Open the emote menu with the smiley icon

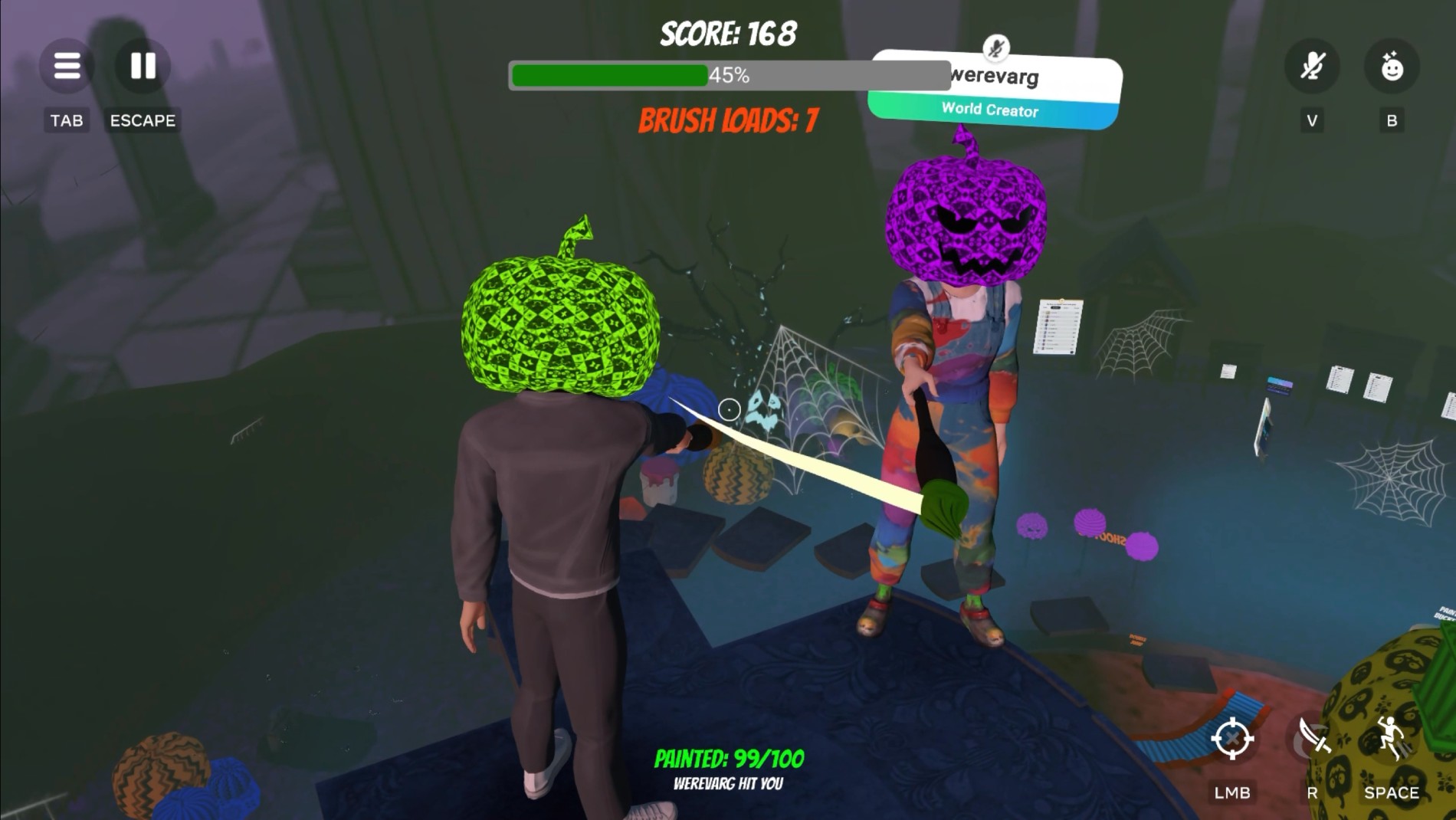click(1393, 67)
